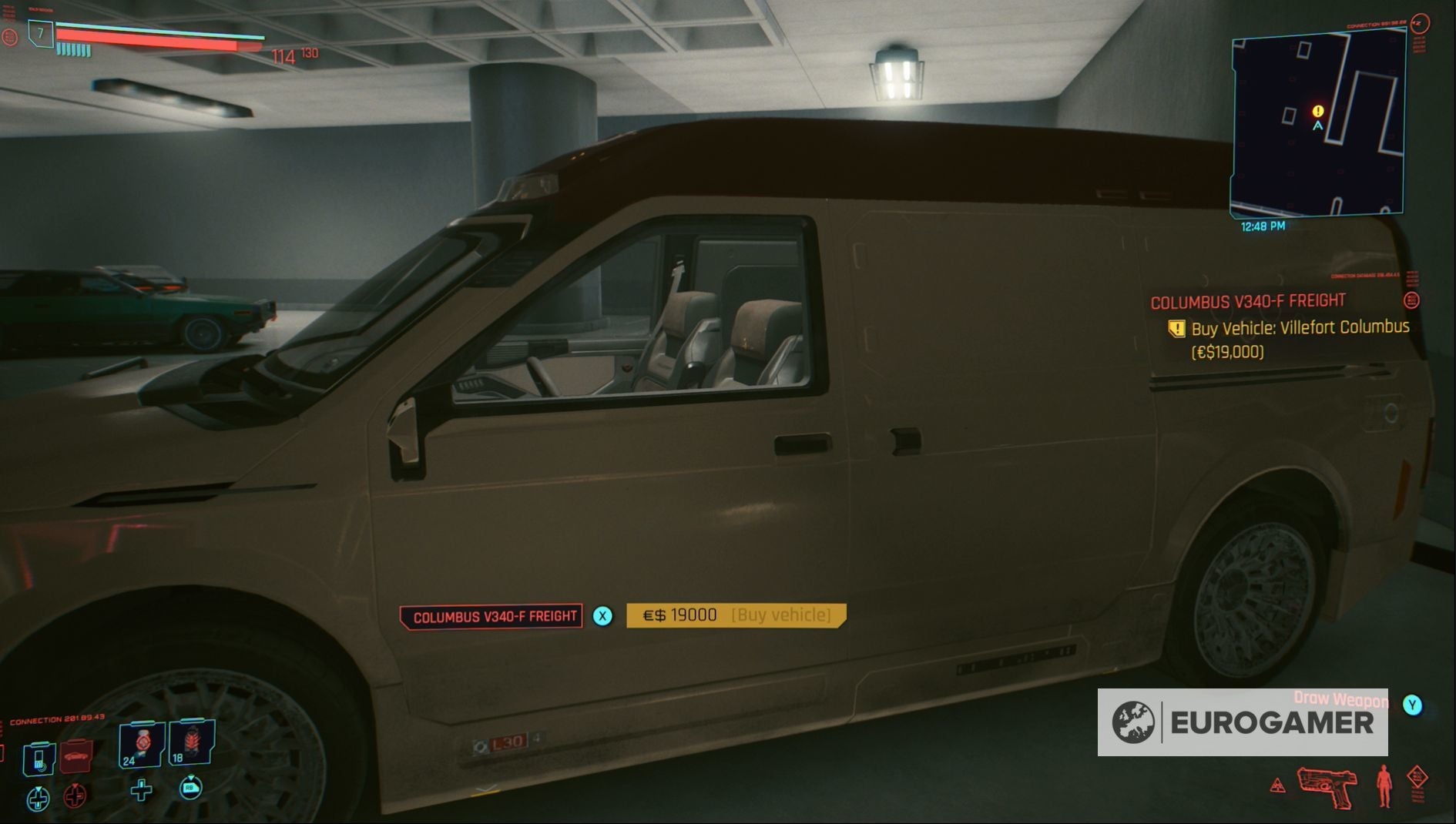This screenshot has width=1456, height=824.
Task: Click the red character silhouette status icon
Action: click(1384, 786)
